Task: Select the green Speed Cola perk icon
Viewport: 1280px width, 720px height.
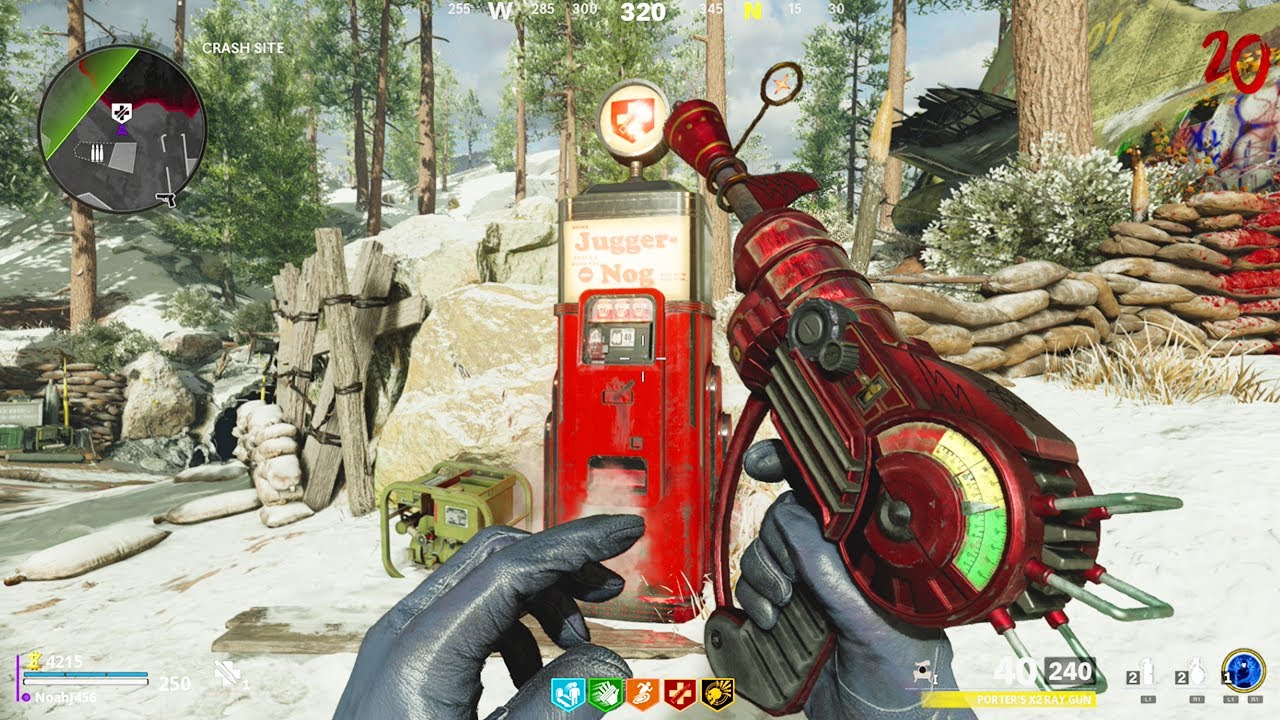Action: [605, 693]
